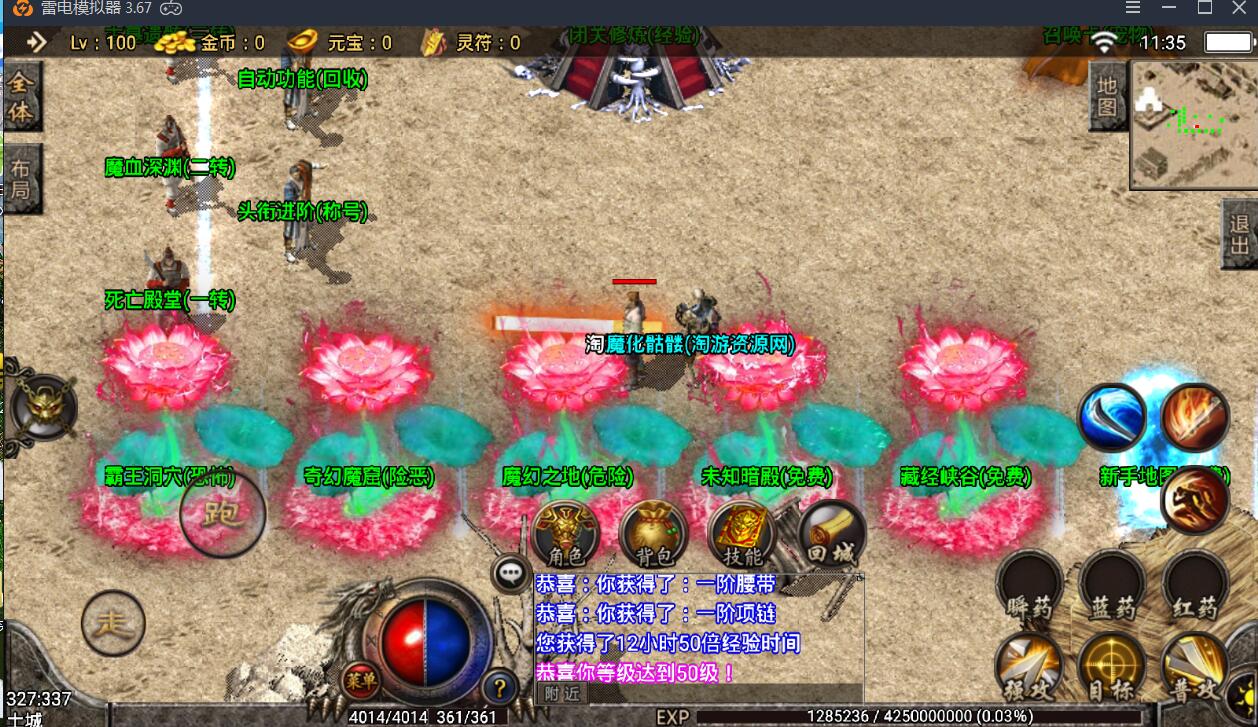1258x727 pixels.
Task: Click the question mark help button
Action: point(499,687)
